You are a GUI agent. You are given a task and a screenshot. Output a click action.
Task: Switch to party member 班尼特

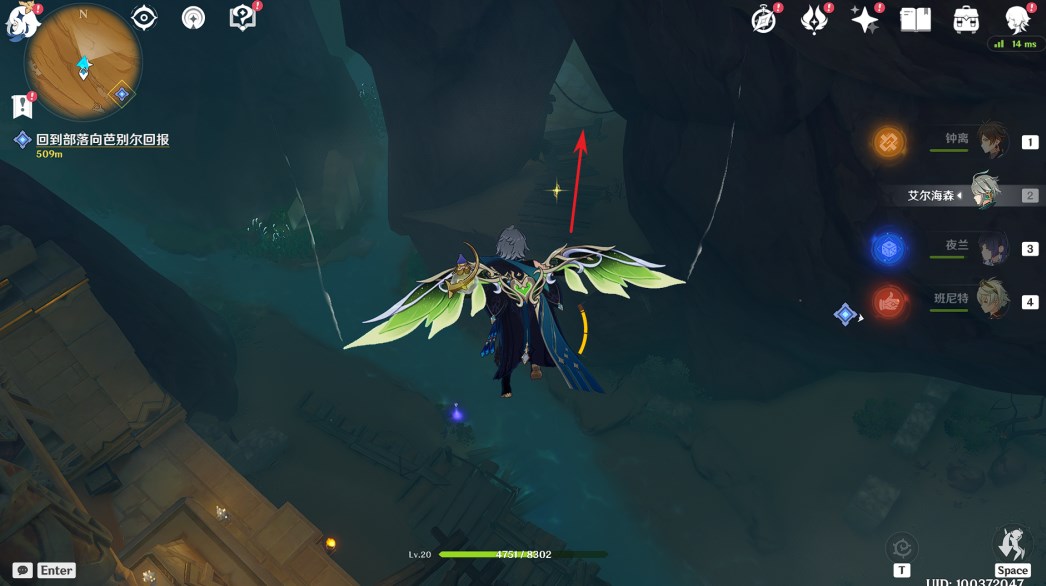(992, 300)
